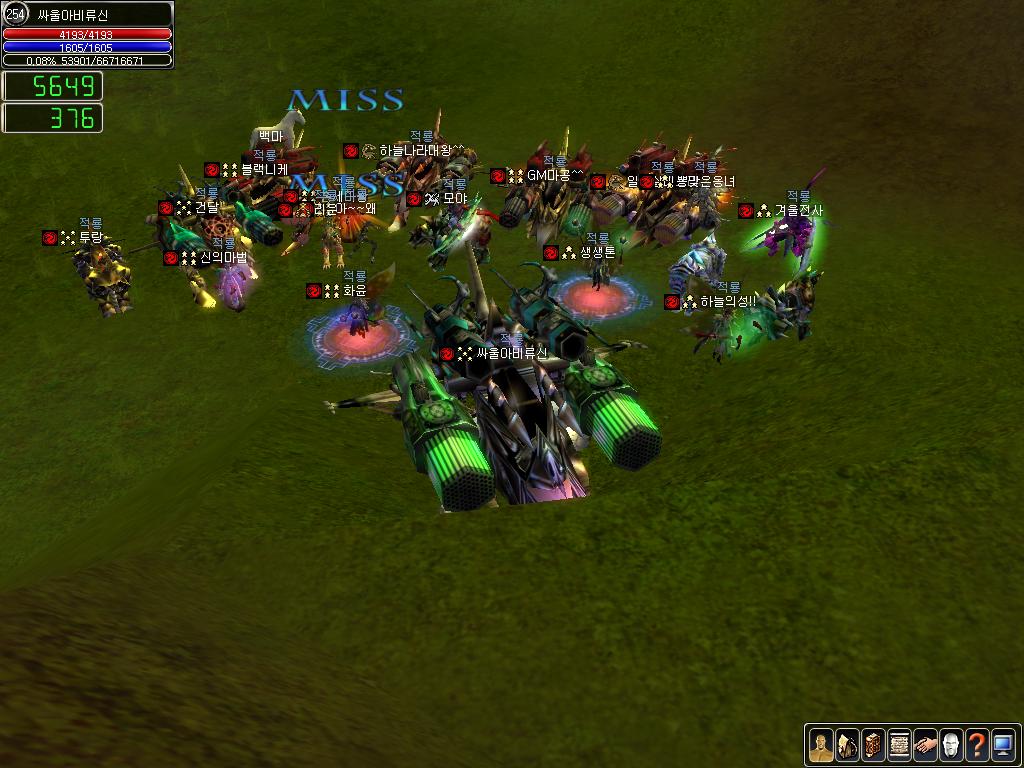
Task: Click the handshake icon
Action: tap(925, 745)
